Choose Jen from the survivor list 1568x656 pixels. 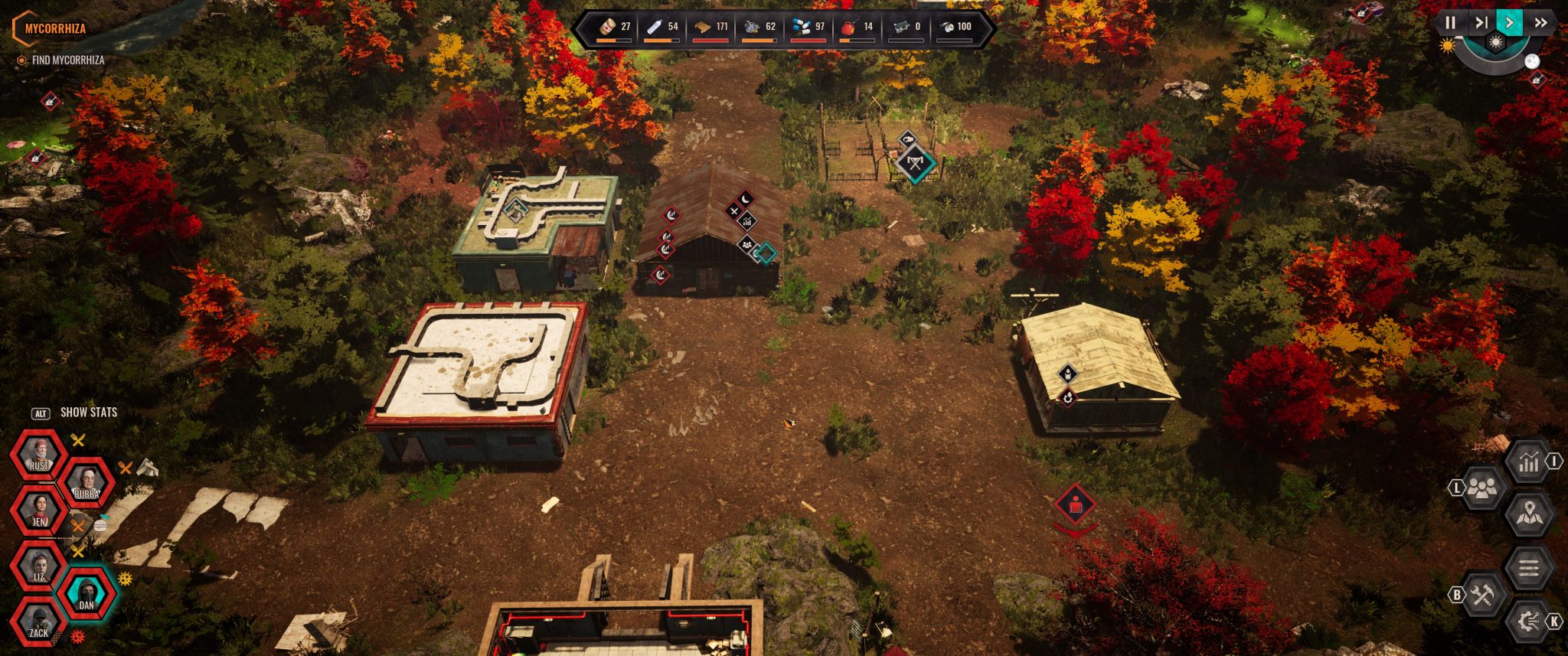[x=38, y=511]
